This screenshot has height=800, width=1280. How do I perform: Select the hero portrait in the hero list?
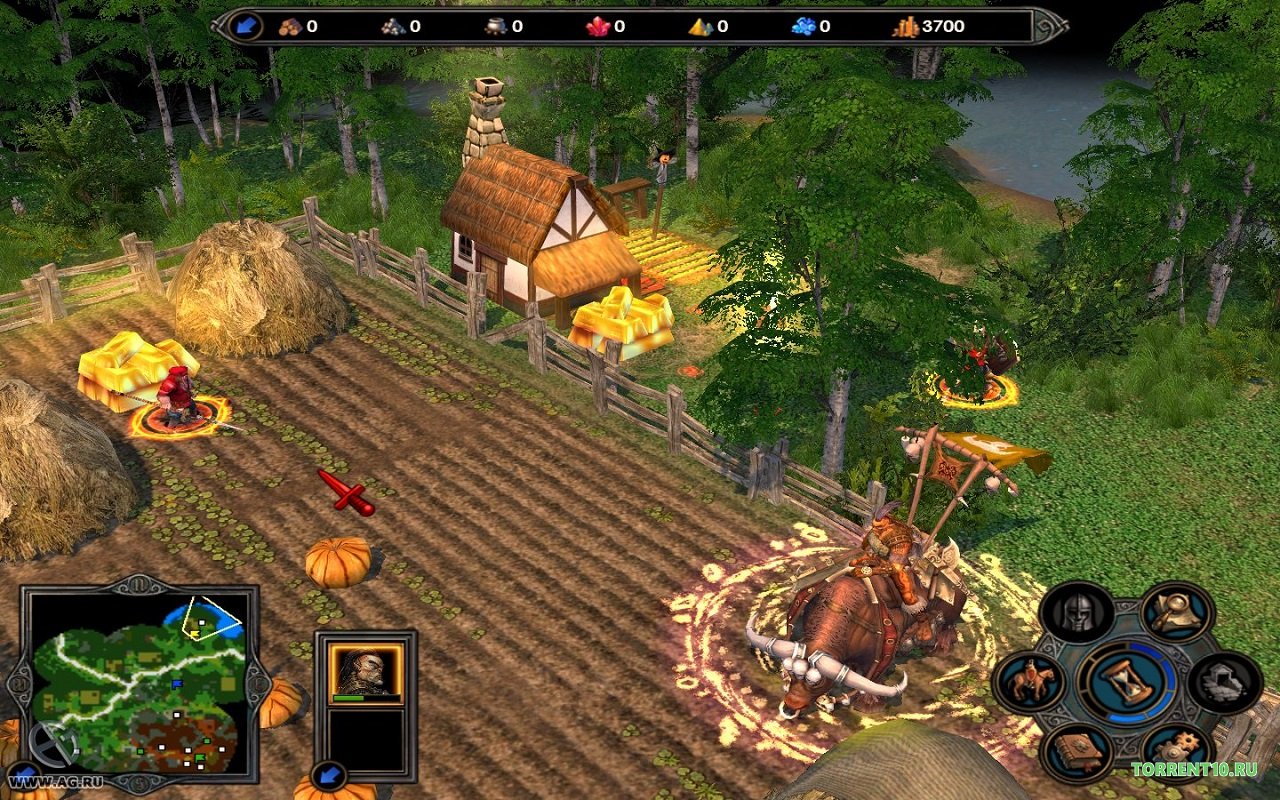click(x=366, y=670)
